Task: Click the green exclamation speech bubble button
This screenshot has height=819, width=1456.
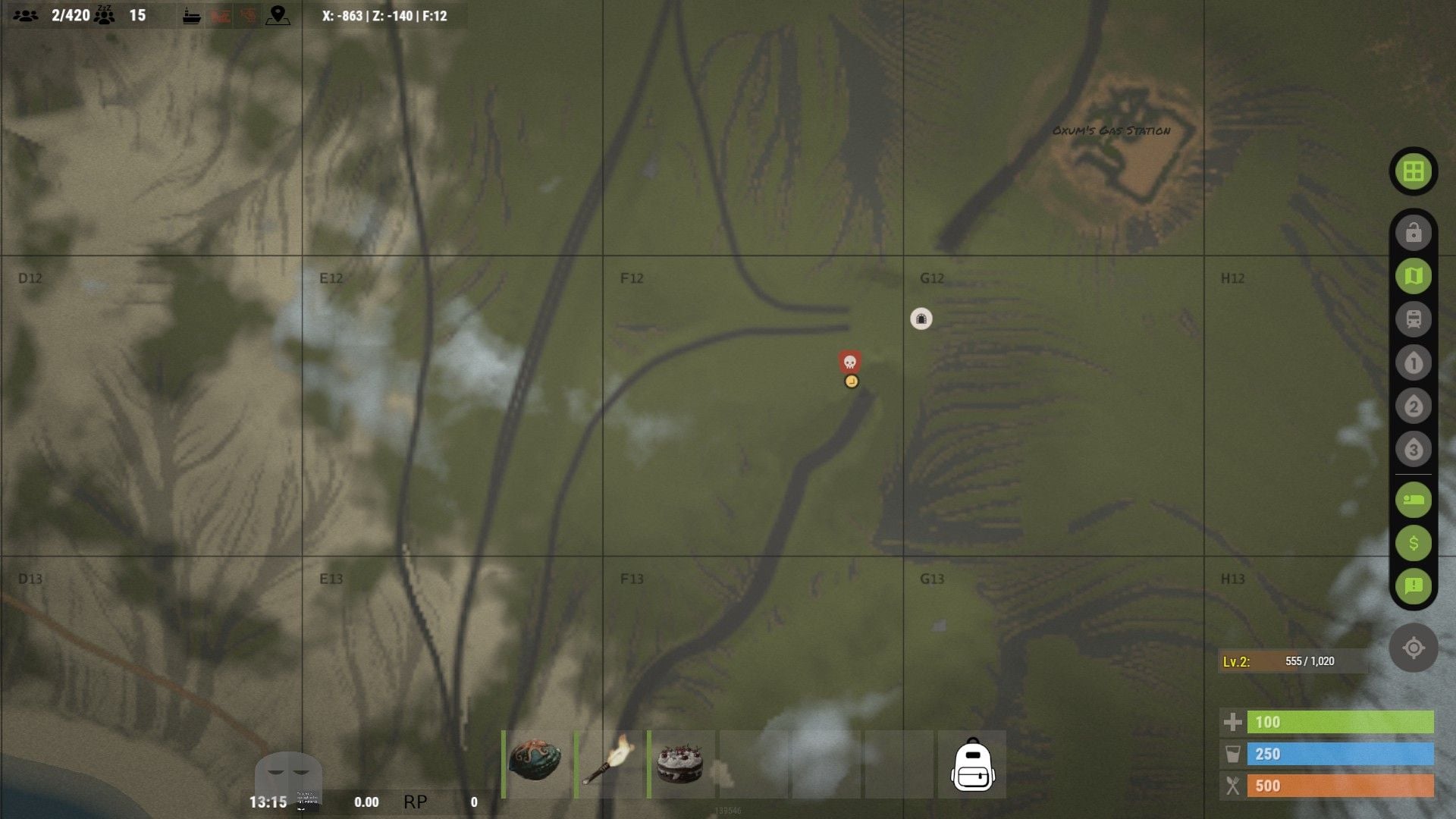Action: click(1413, 585)
